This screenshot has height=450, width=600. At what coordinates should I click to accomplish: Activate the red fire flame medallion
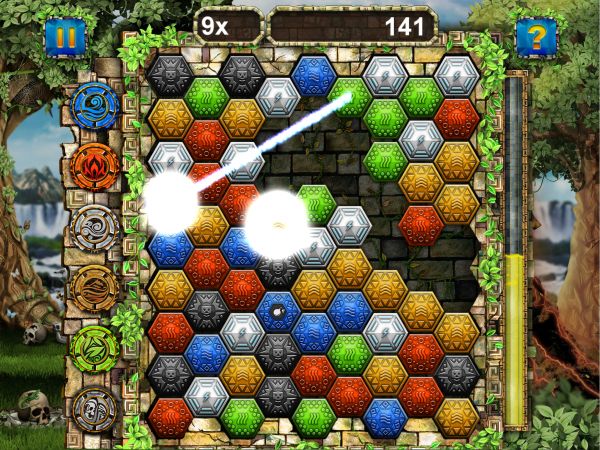(x=95, y=166)
